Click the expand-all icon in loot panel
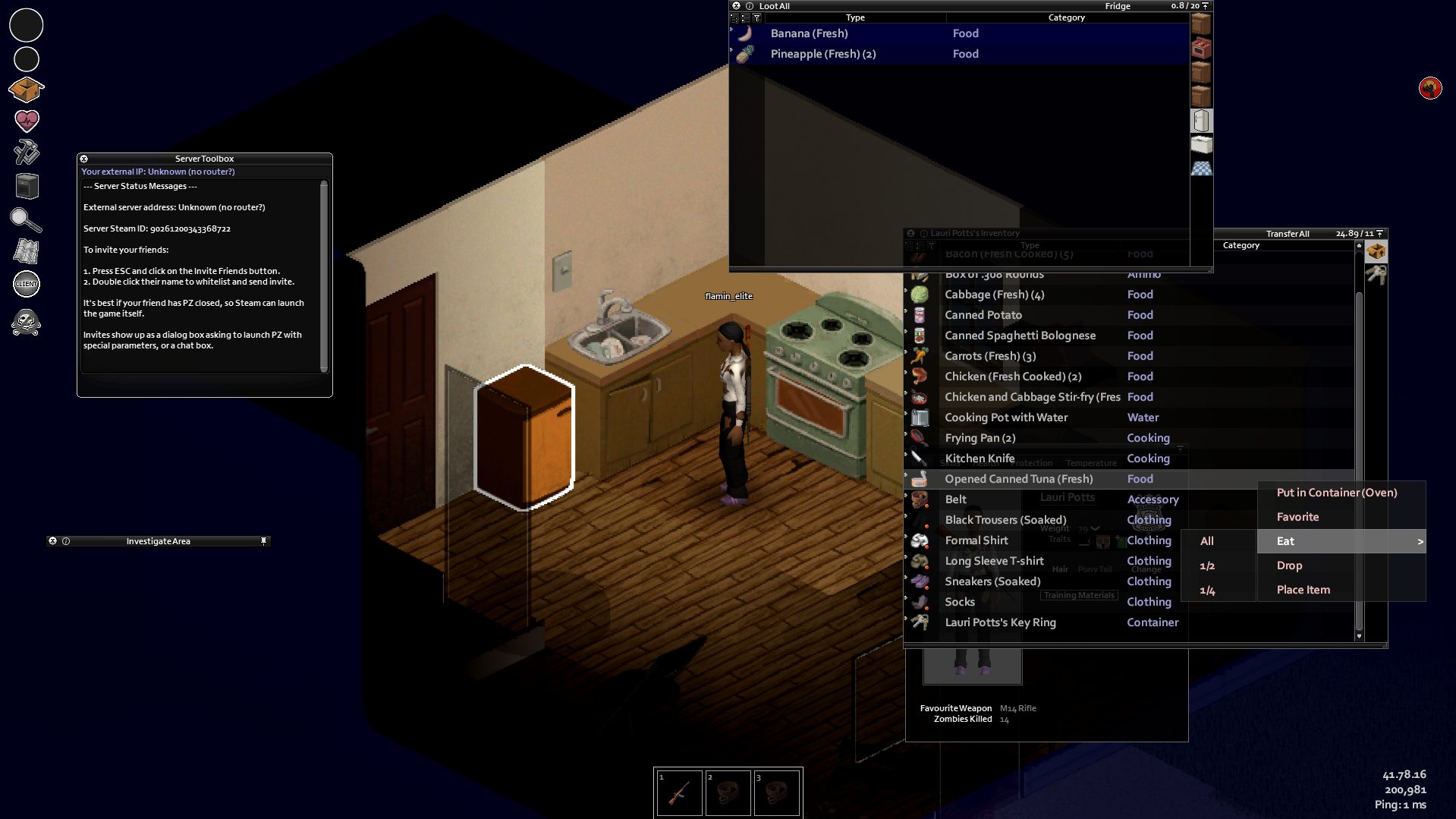Image resolution: width=1456 pixels, height=819 pixels. pyautogui.click(x=734, y=18)
